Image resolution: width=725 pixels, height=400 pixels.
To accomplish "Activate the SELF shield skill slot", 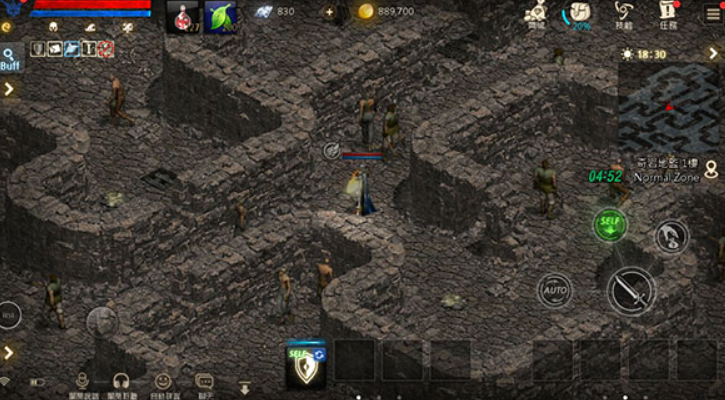I will click(x=305, y=364).
